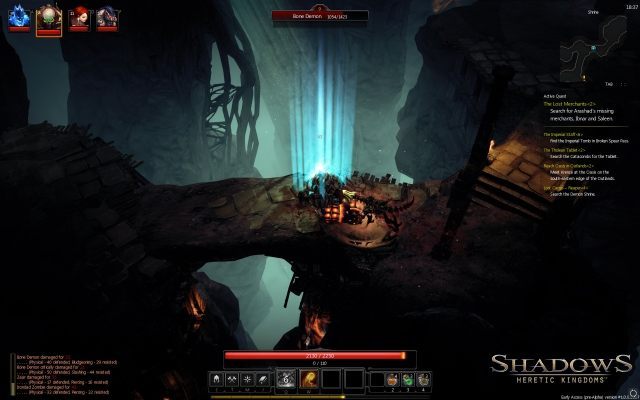
Task: Use the pale flask in the last quickslot
Action: 424,379
